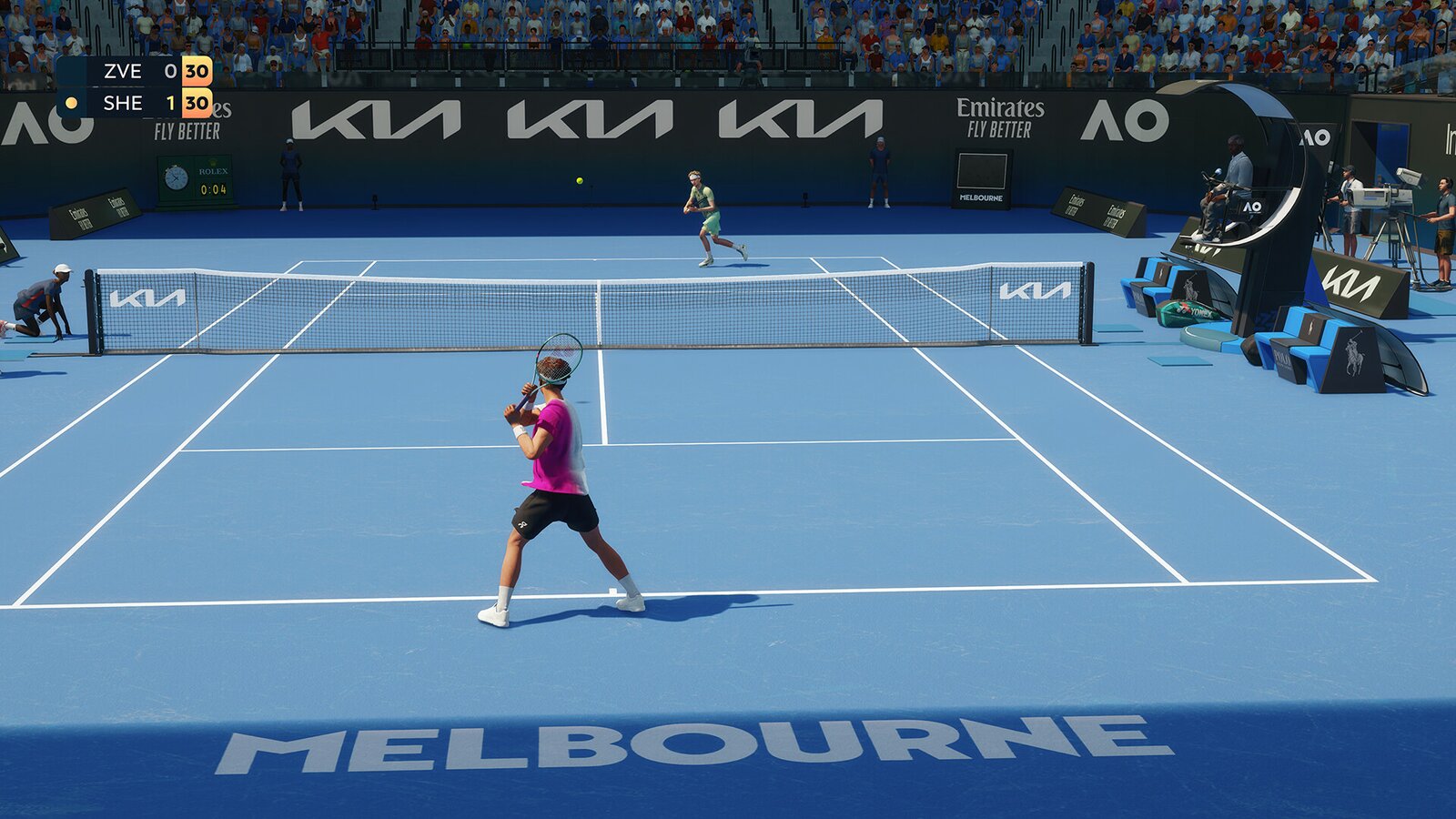Click the 0:04 match timer display
Viewport: 1456px width, 819px height.
213,189
